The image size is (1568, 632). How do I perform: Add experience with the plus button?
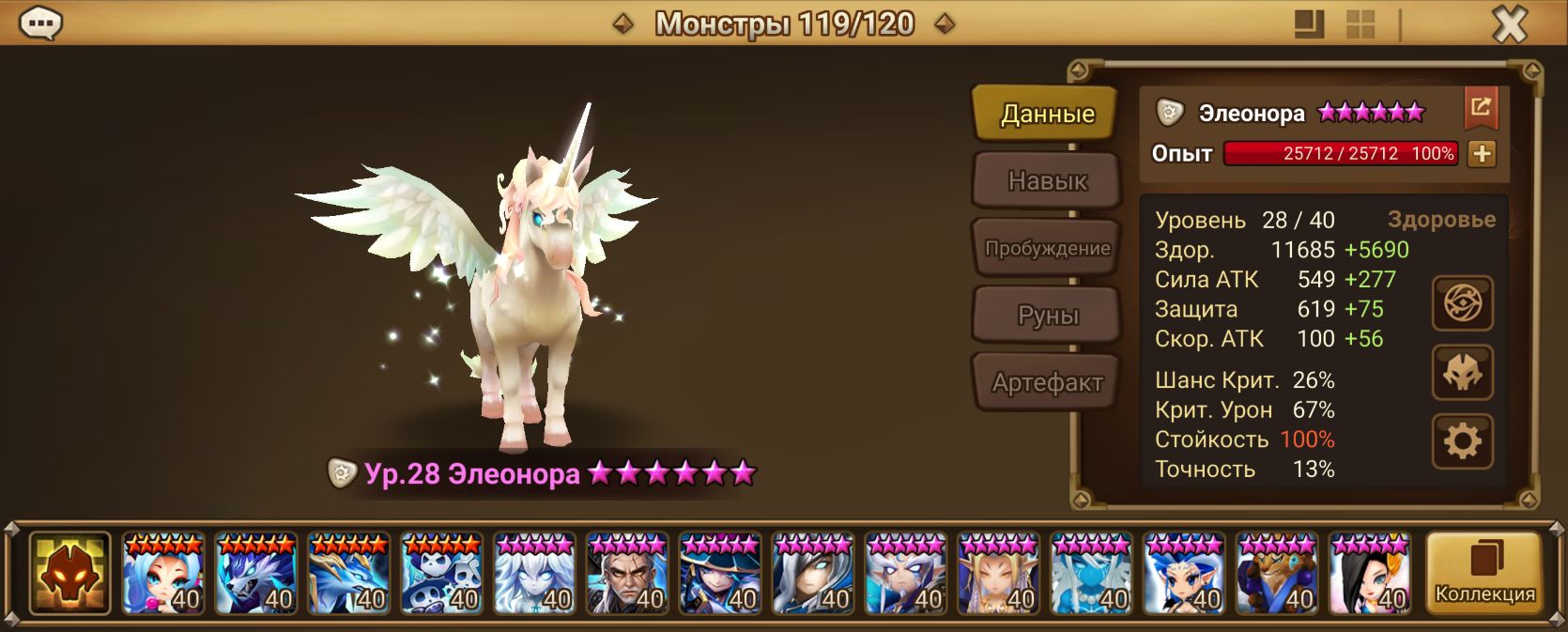[x=1482, y=154]
